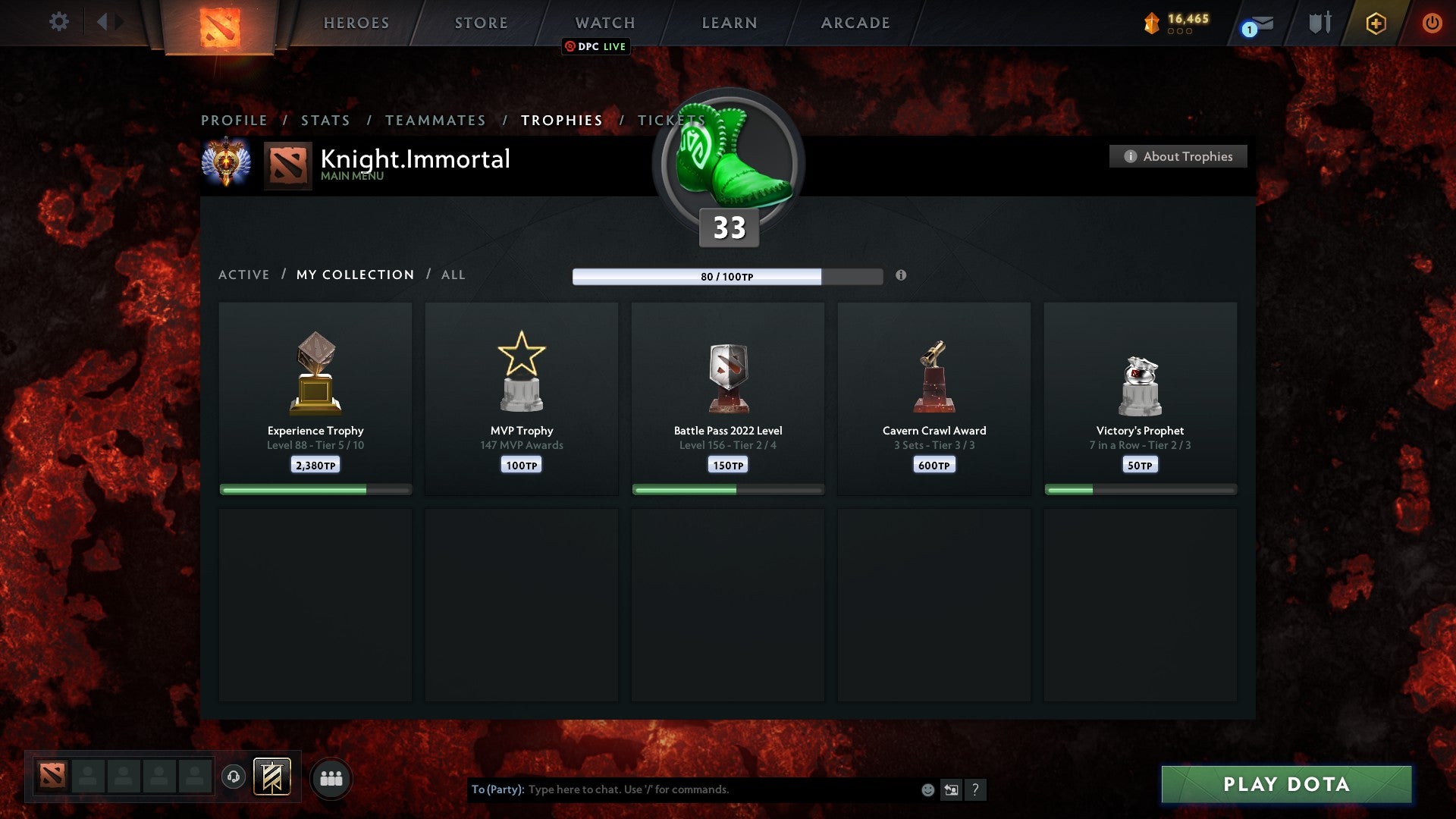This screenshot has height=819, width=1456.
Task: Click the question mark help icon
Action: point(977,789)
